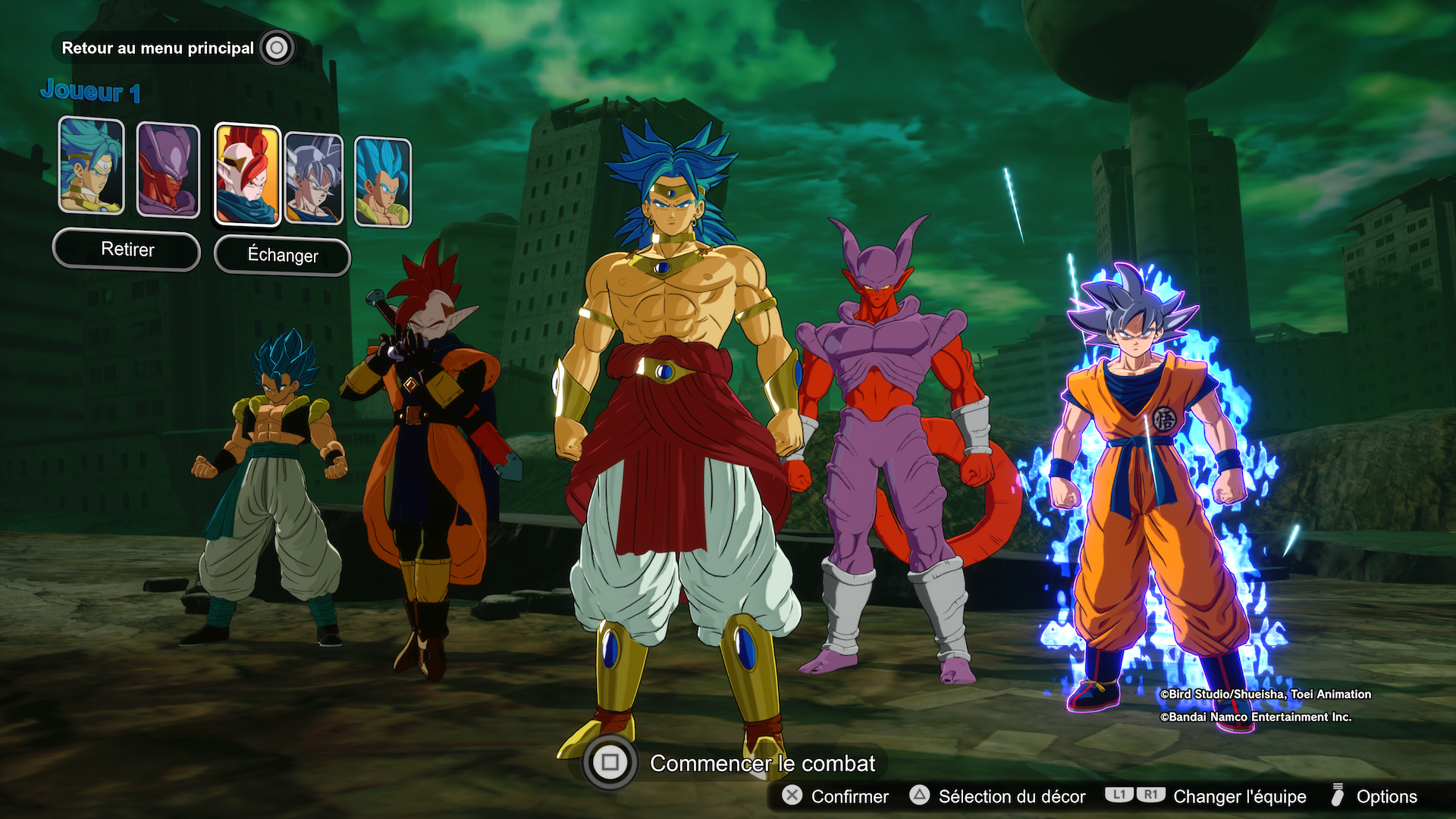Image resolution: width=1456 pixels, height=819 pixels.
Task: Select the red-haired Tapion portrait
Action: tap(247, 174)
